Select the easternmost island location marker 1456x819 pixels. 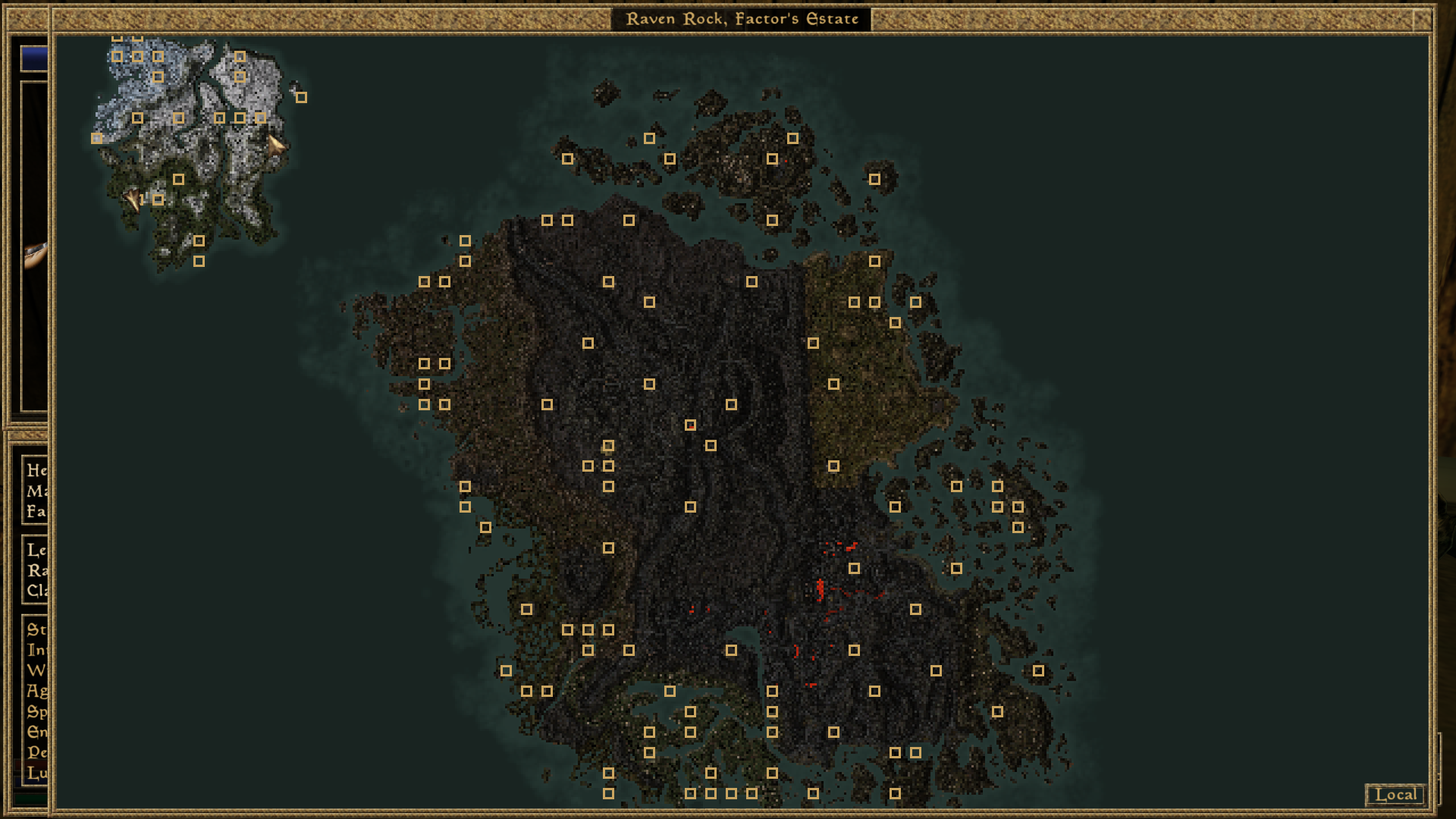(1037, 671)
